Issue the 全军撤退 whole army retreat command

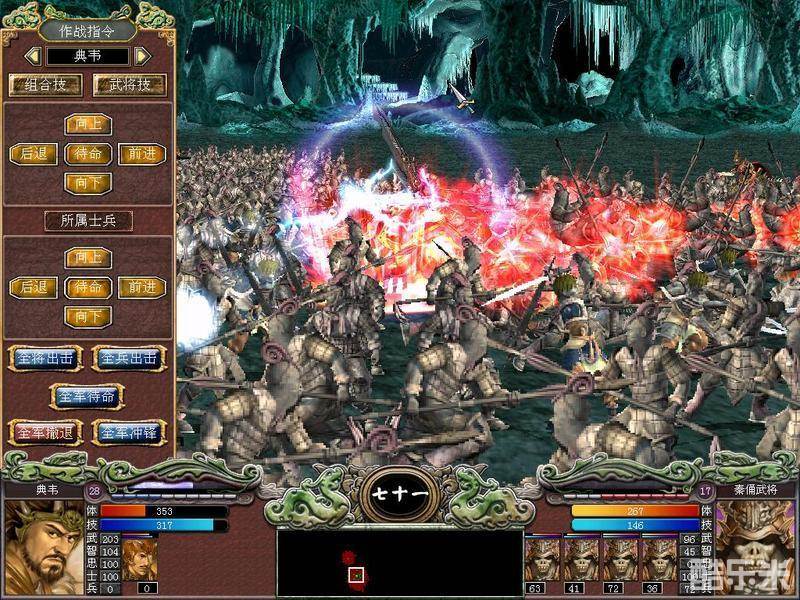pos(45,433)
